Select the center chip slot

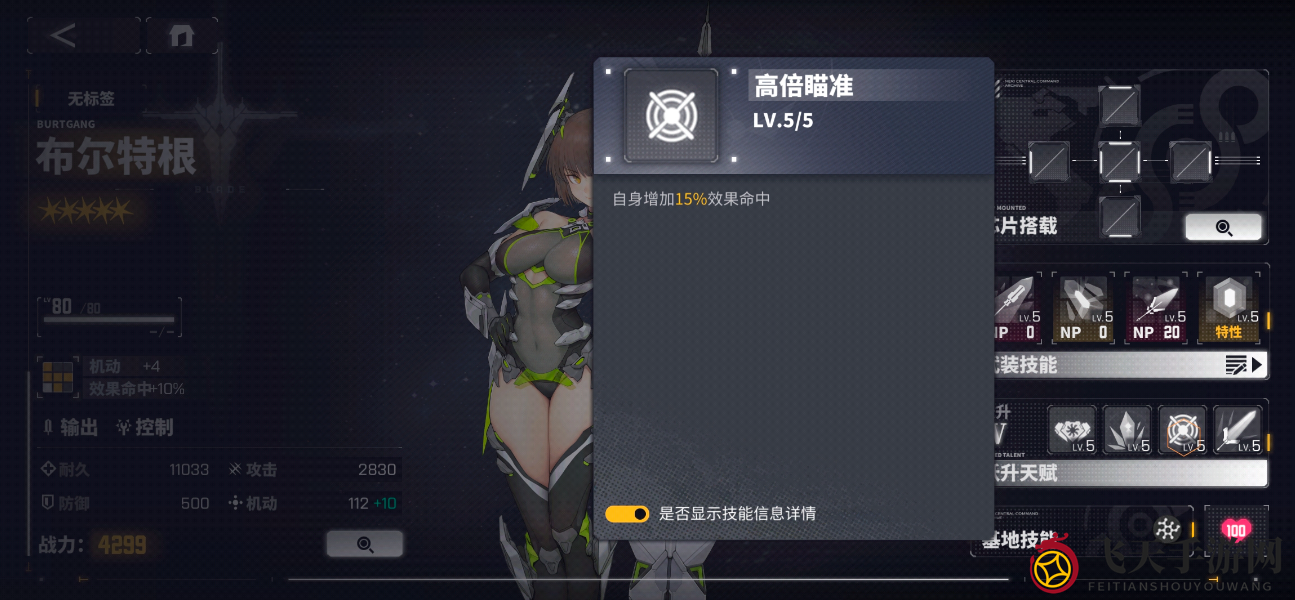pos(1119,160)
